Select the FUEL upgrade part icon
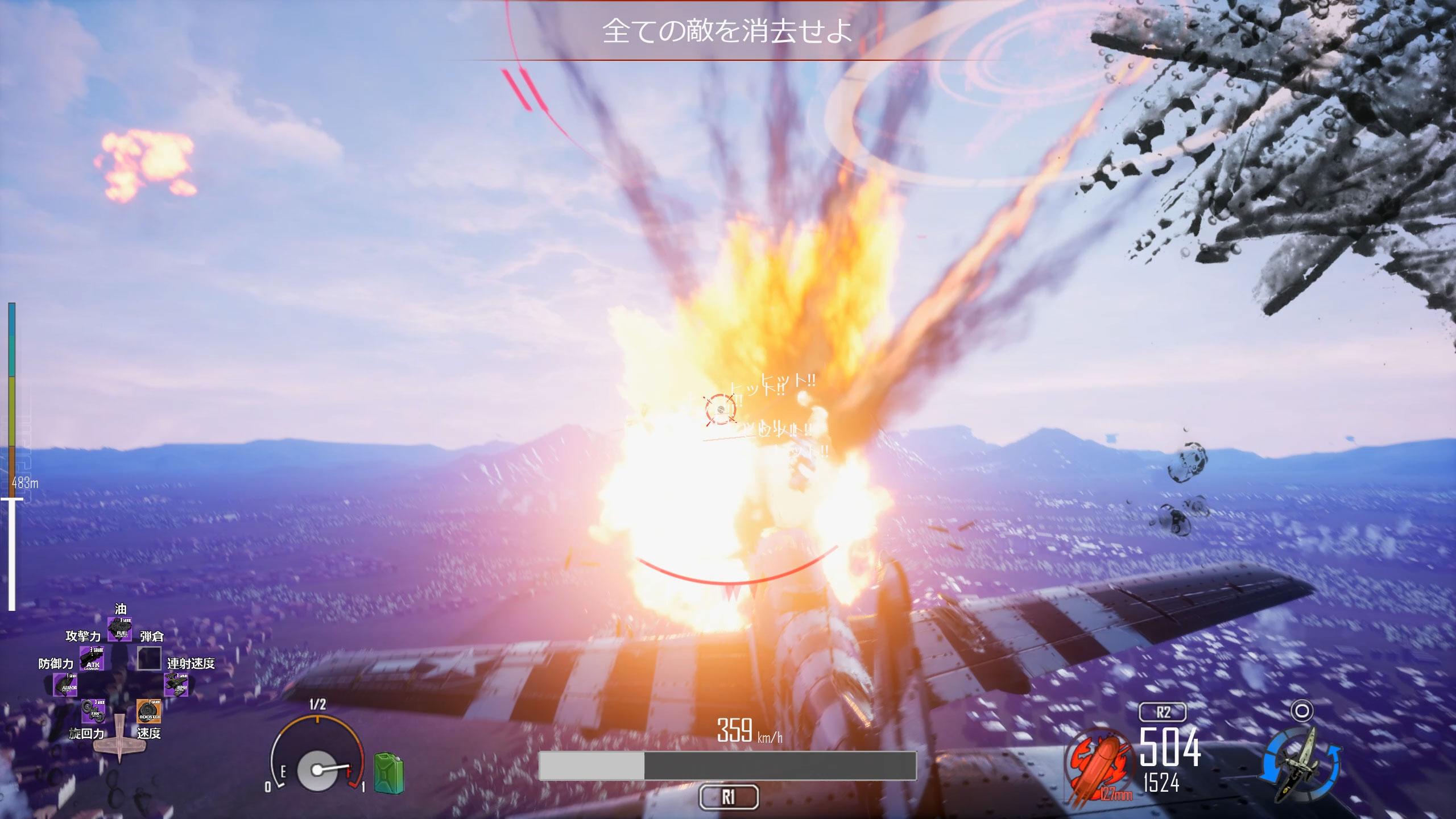Viewport: 1456px width, 819px height. 120,628
